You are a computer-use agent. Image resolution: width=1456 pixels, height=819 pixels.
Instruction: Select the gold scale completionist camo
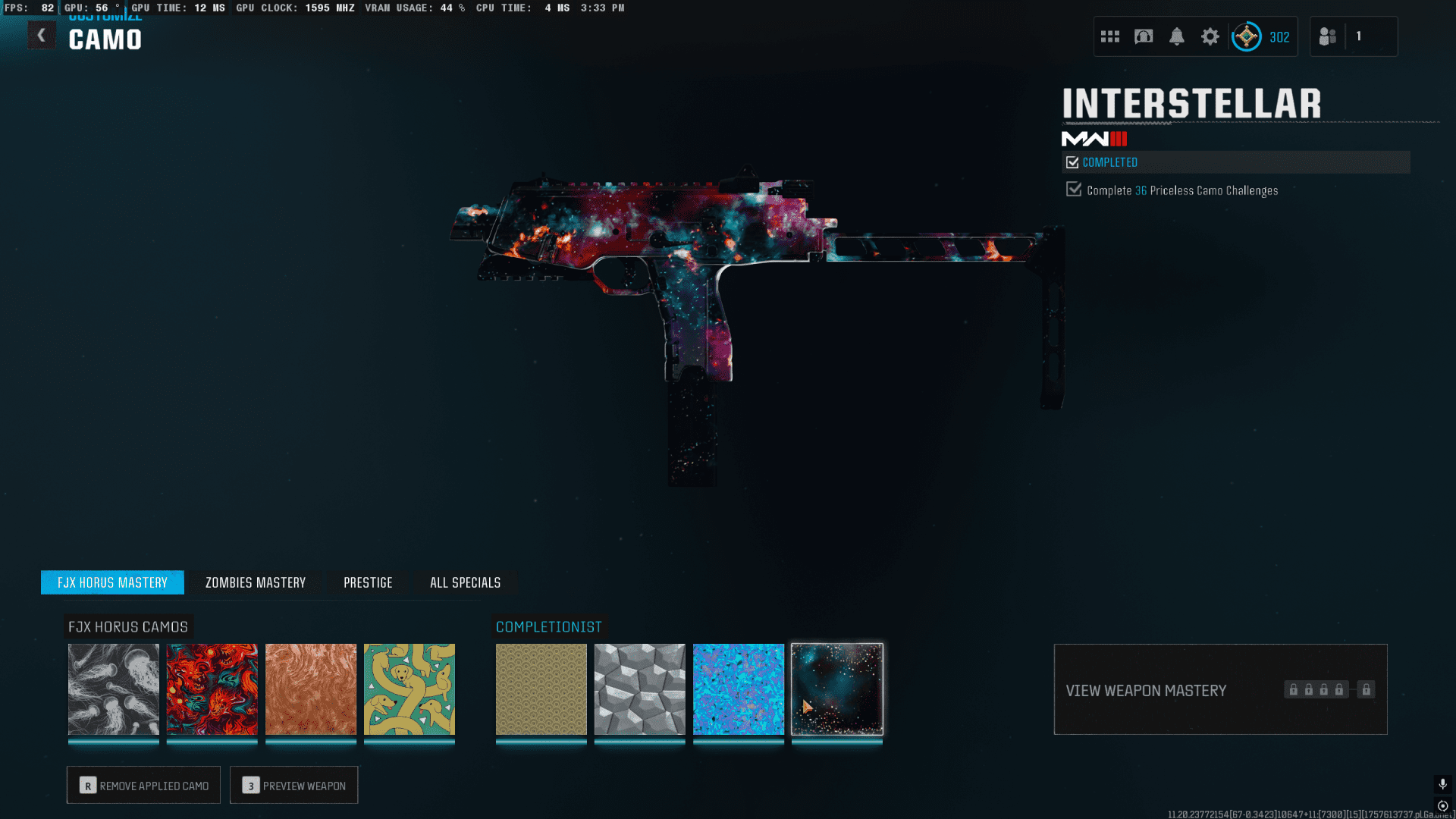click(541, 689)
